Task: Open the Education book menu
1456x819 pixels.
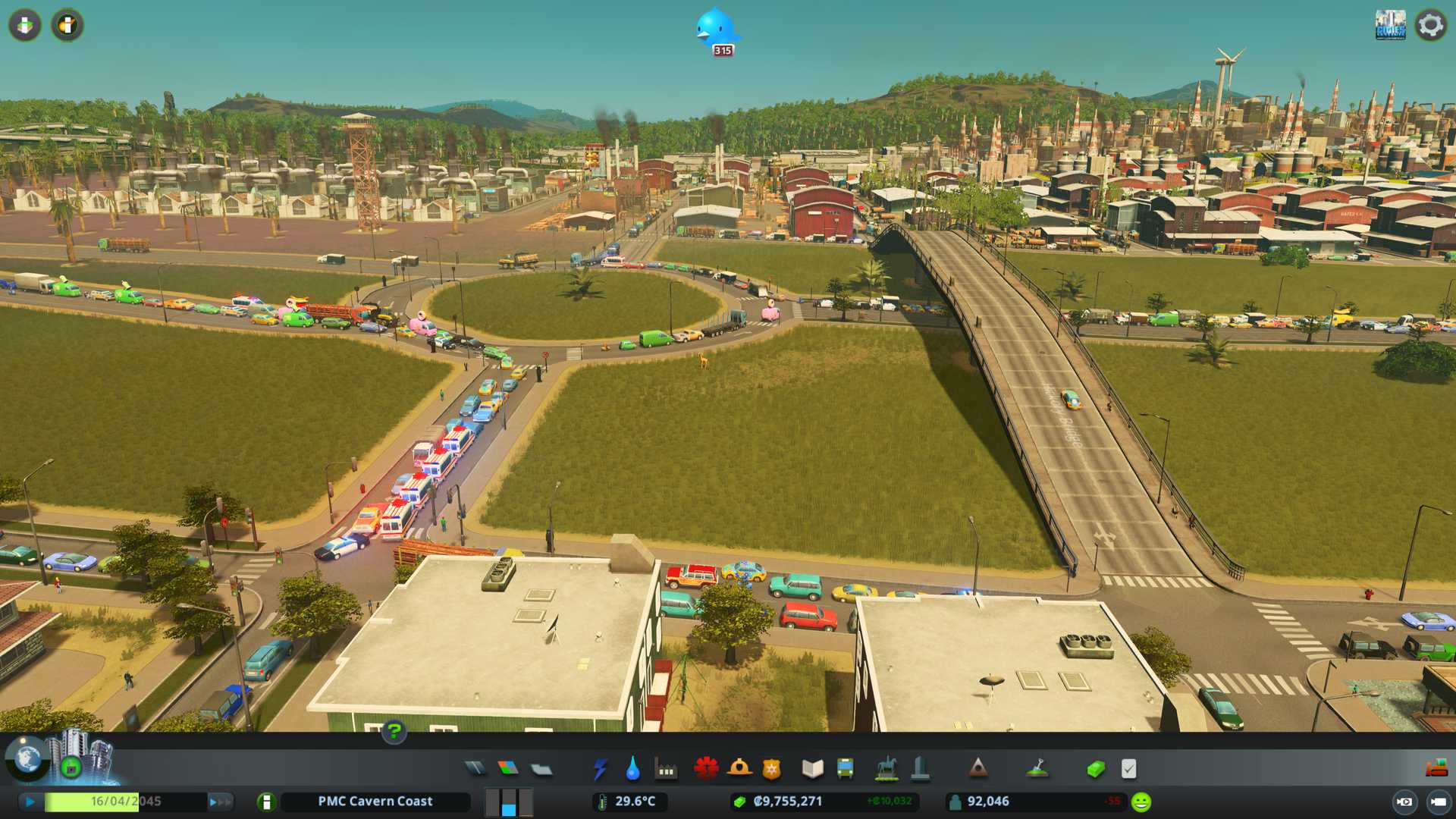Action: (x=812, y=769)
